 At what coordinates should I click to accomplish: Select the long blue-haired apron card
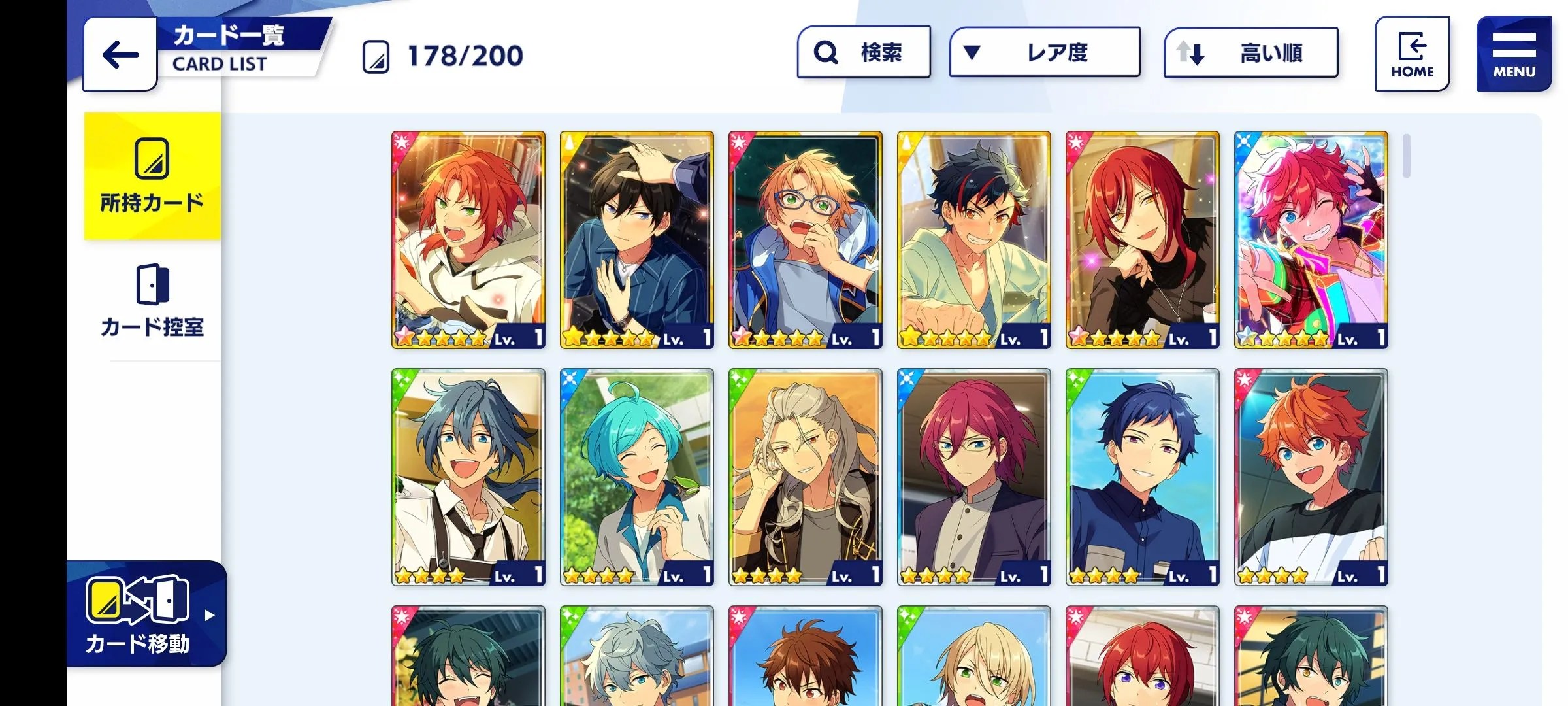pos(468,477)
